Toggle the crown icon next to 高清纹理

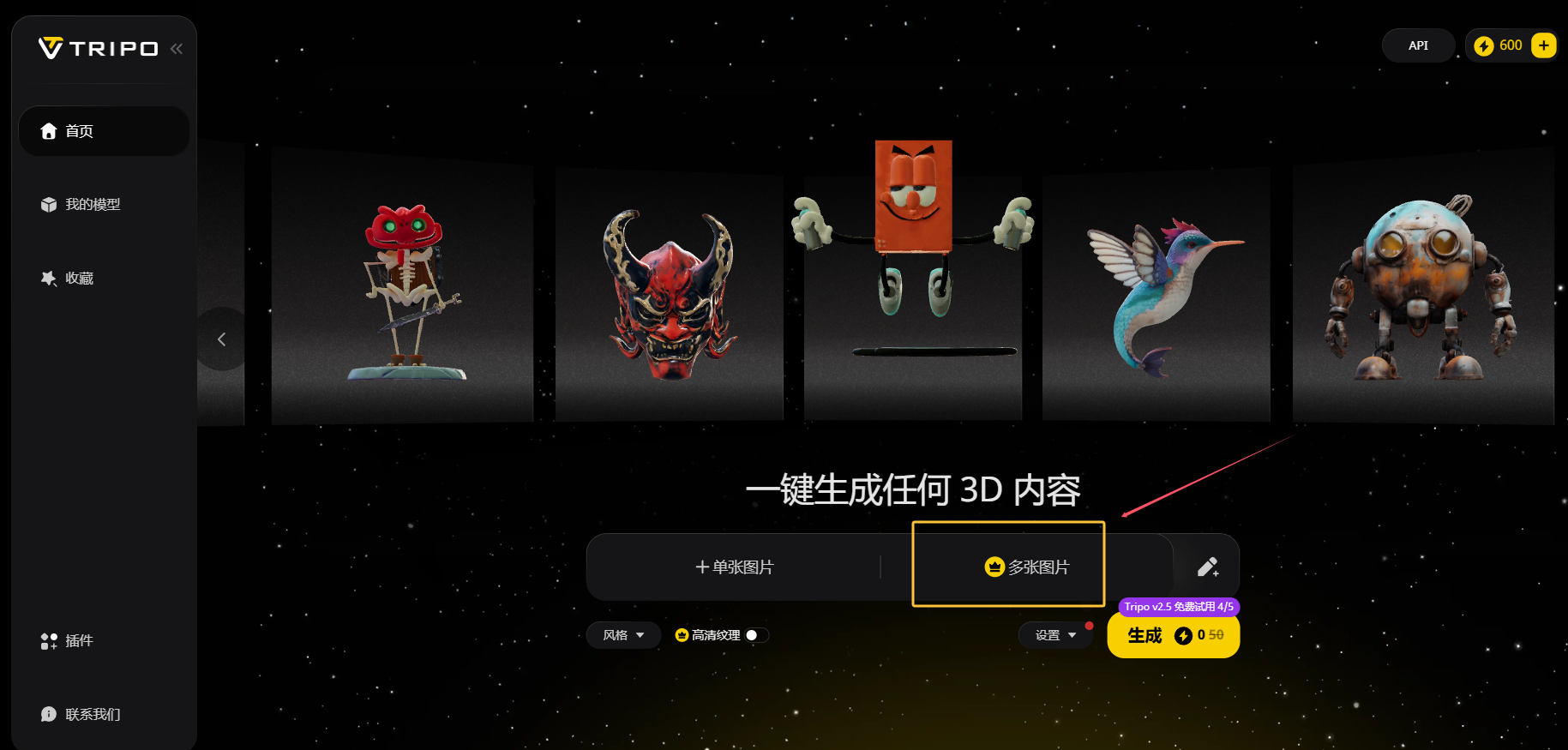(x=681, y=634)
